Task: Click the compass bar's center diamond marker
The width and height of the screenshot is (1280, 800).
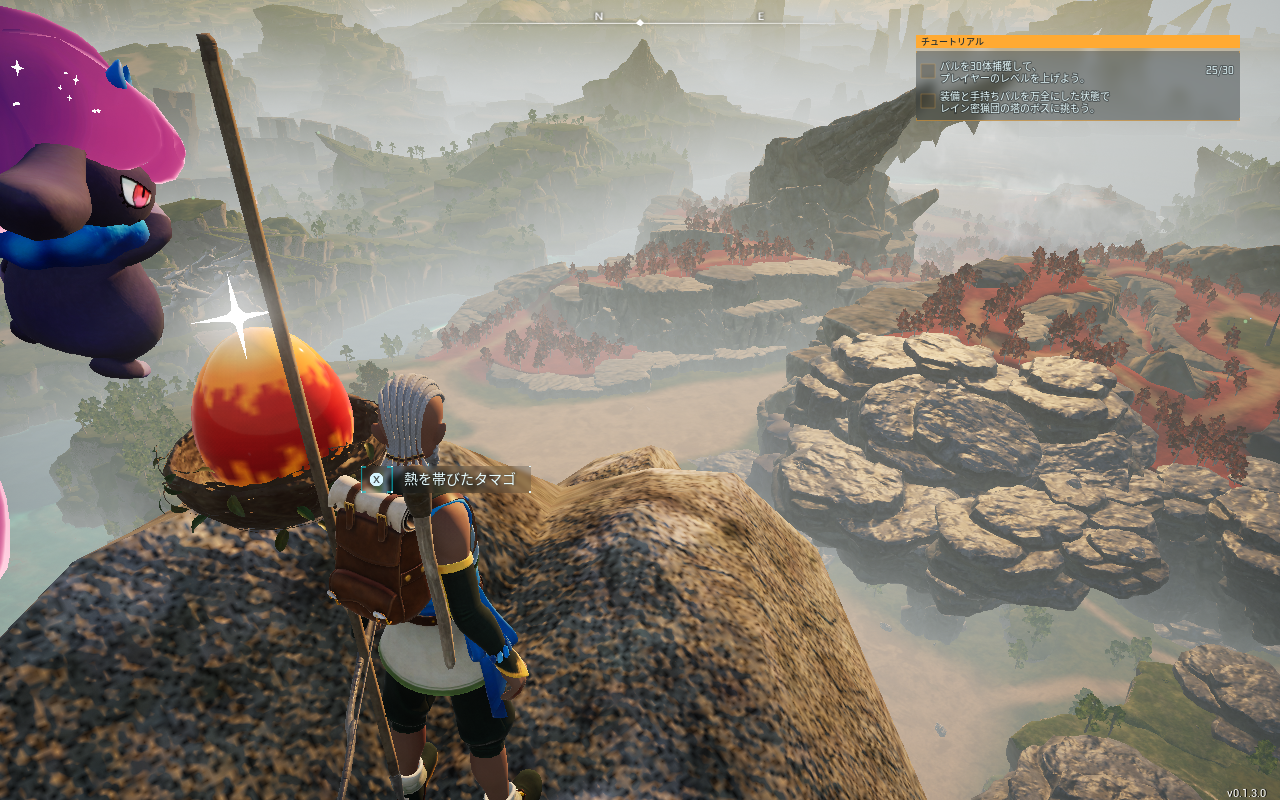Action: tap(640, 22)
